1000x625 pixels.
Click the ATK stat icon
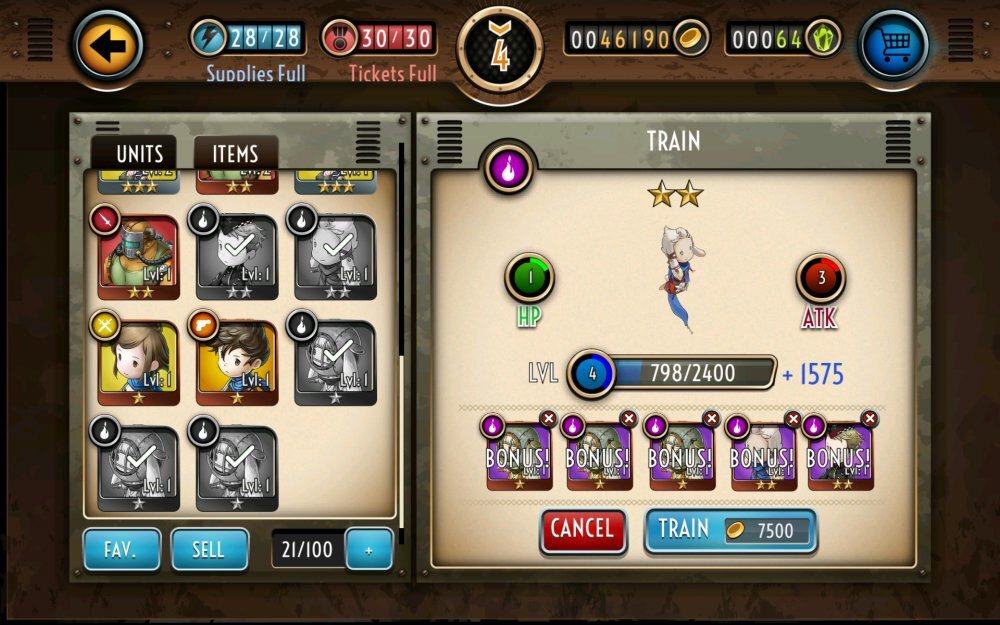tap(821, 279)
